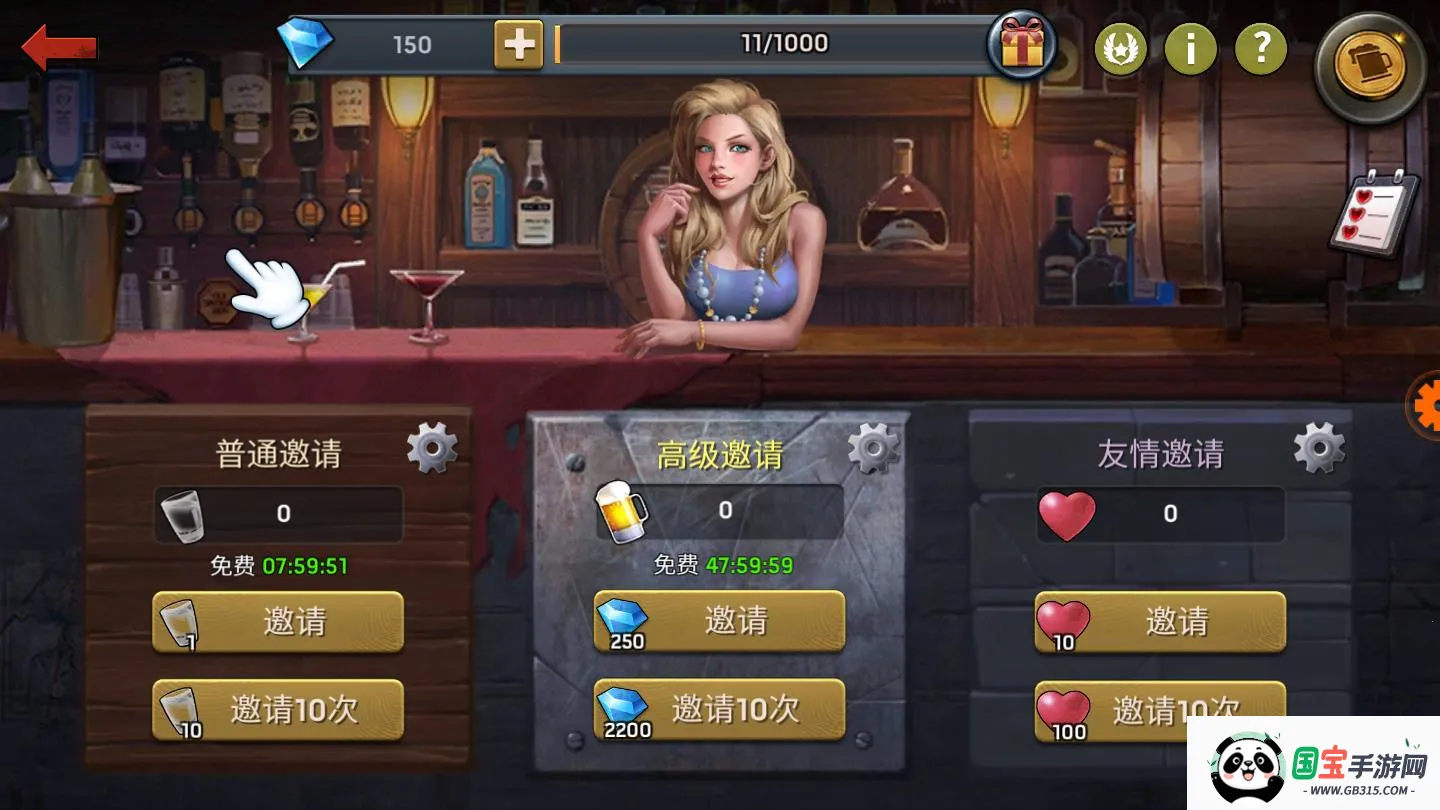Tap the 免费 47:59:59 timer text
Screen dimensions: 1440x810
tap(720, 565)
